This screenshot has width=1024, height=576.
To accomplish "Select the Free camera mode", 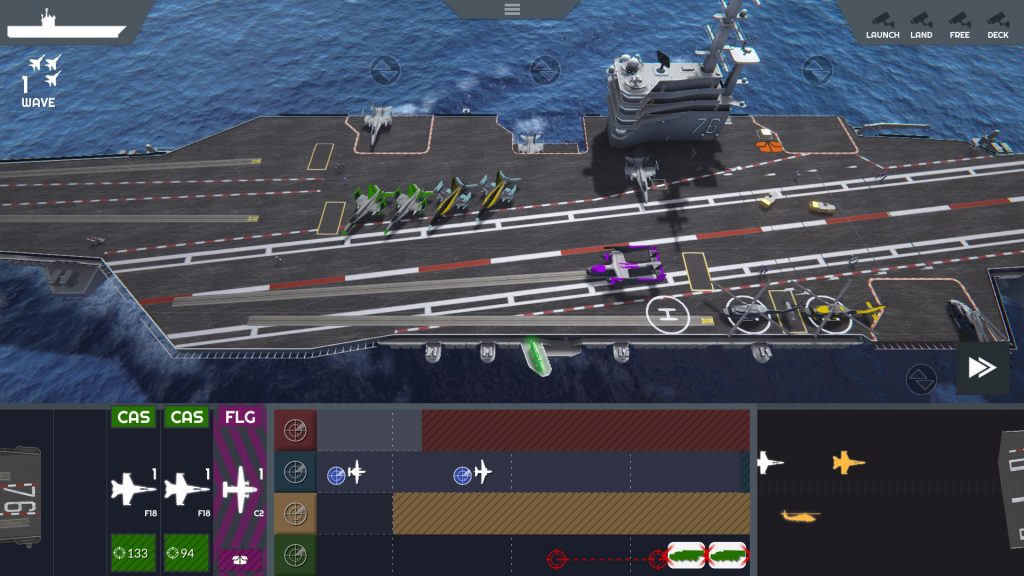I will [959, 24].
